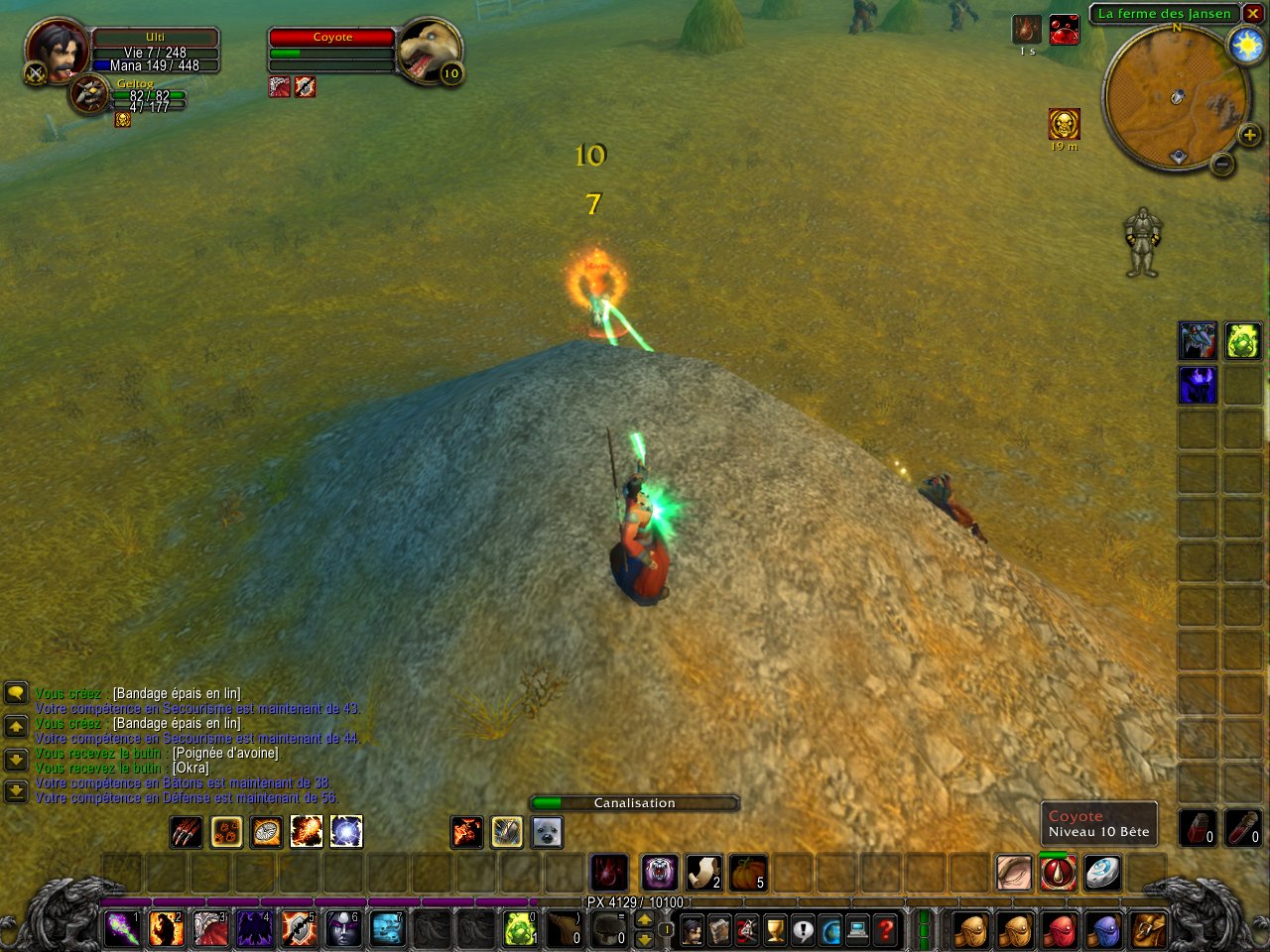Toggle the pet follow paw-prints command

coord(226,832)
